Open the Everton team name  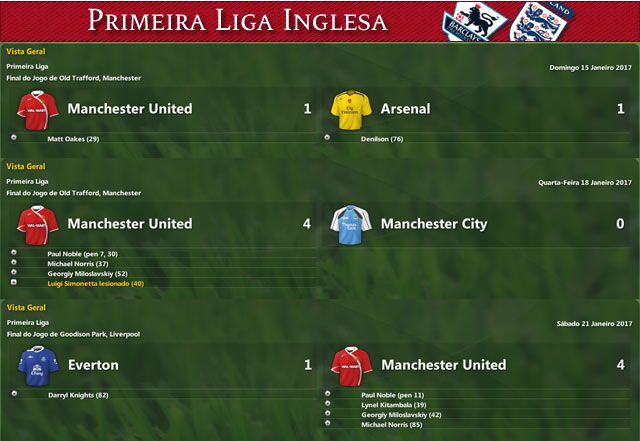(92, 365)
